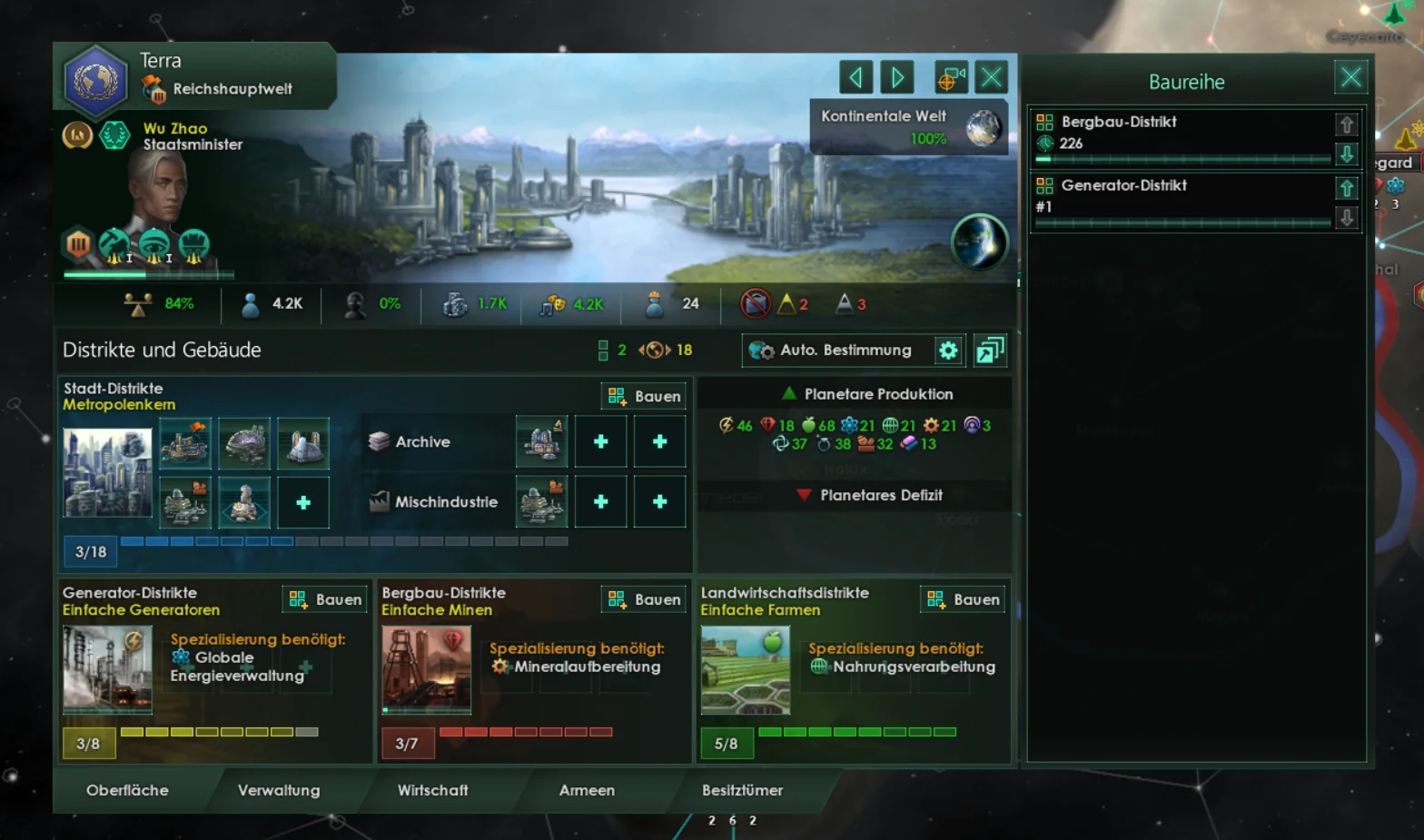Open the Wirtschaft tab
Viewport: 1424px width, 840px height.
click(432, 790)
